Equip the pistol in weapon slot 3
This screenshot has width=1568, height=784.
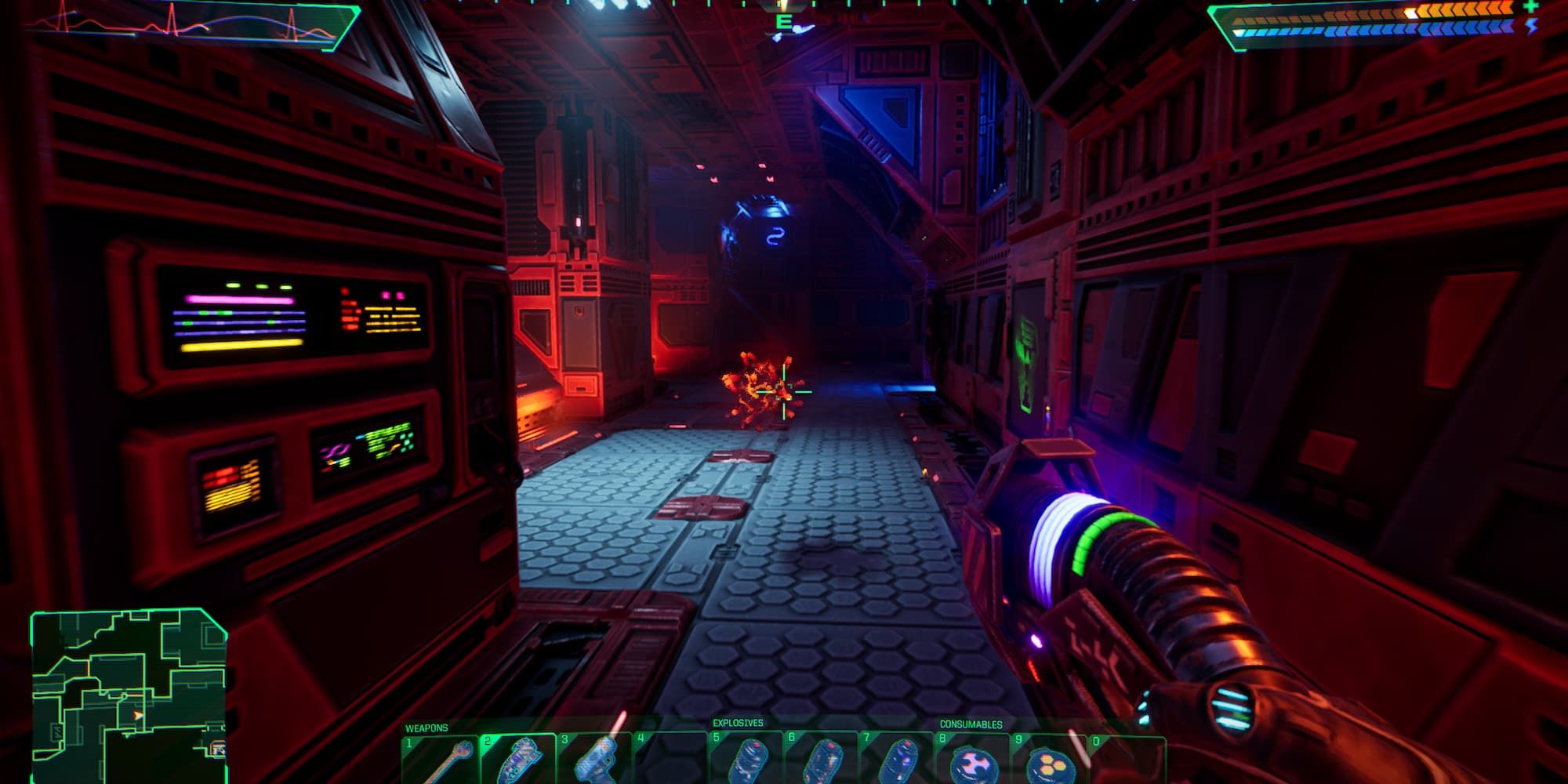(593, 760)
